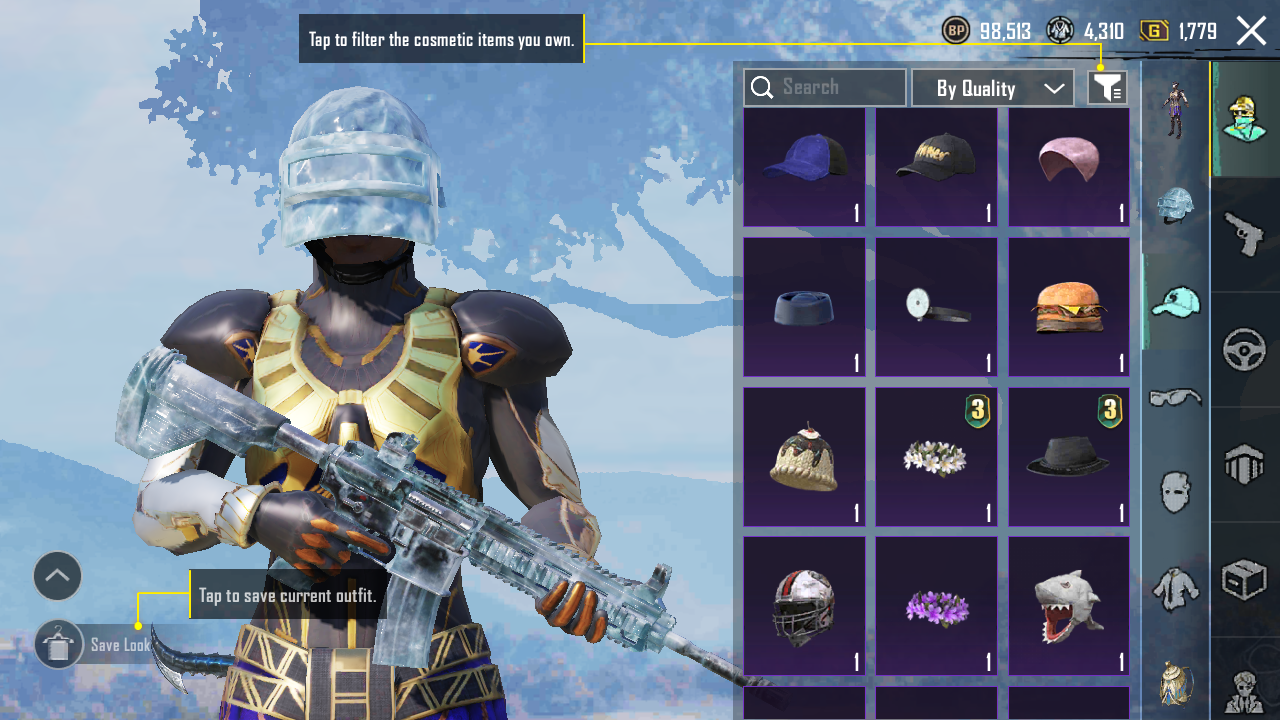Select the football helmet item

804,606
